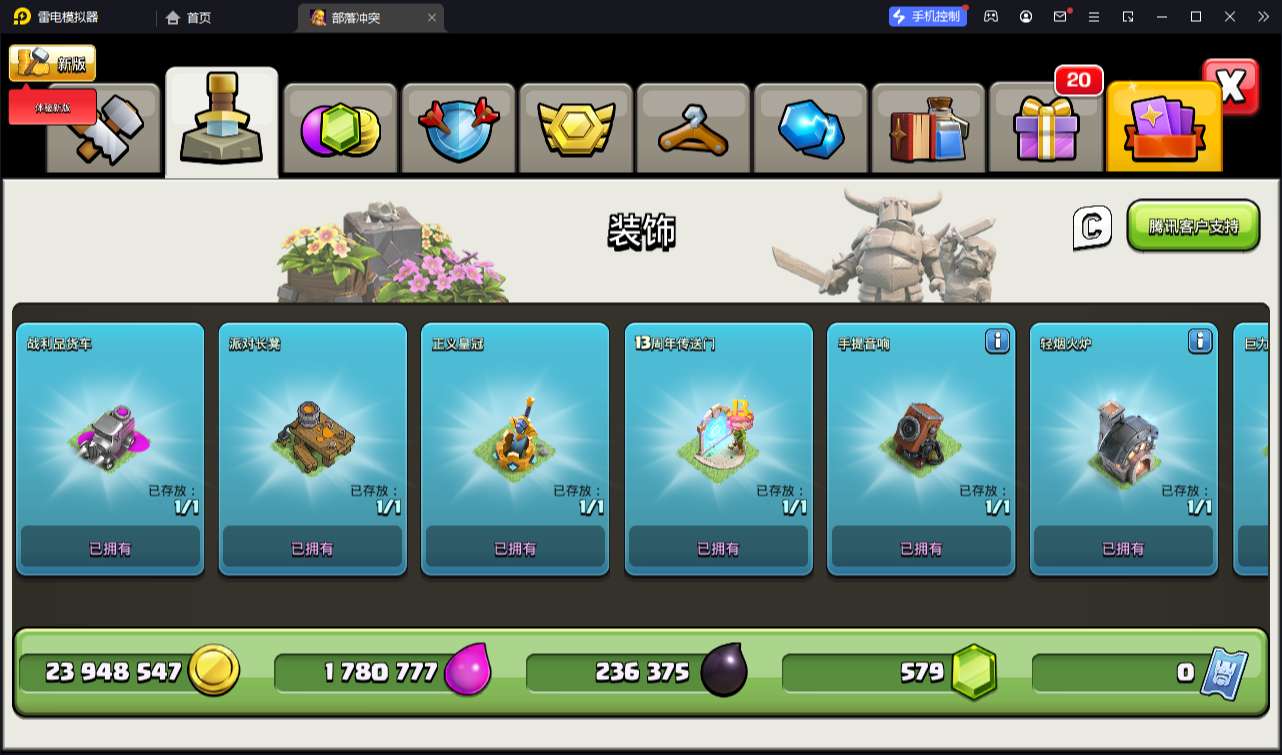The height and width of the screenshot is (755, 1282).
Task: Open the purple gift box tab
Action: point(1045,130)
